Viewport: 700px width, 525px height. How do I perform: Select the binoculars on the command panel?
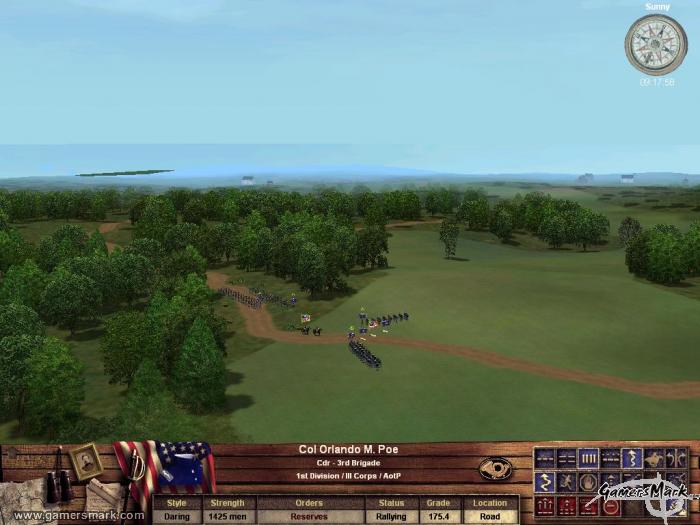click(x=58, y=487)
